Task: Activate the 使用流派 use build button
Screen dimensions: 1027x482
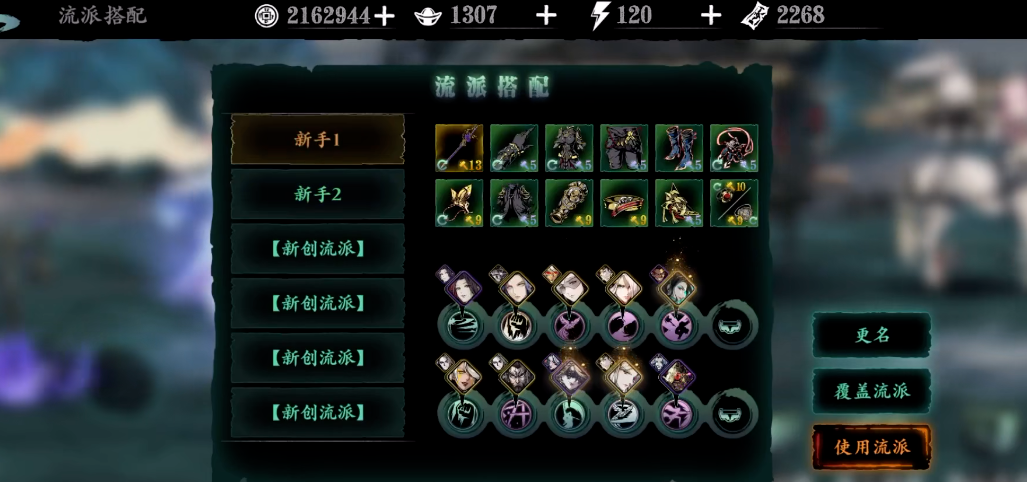Action: pyautogui.click(x=871, y=447)
